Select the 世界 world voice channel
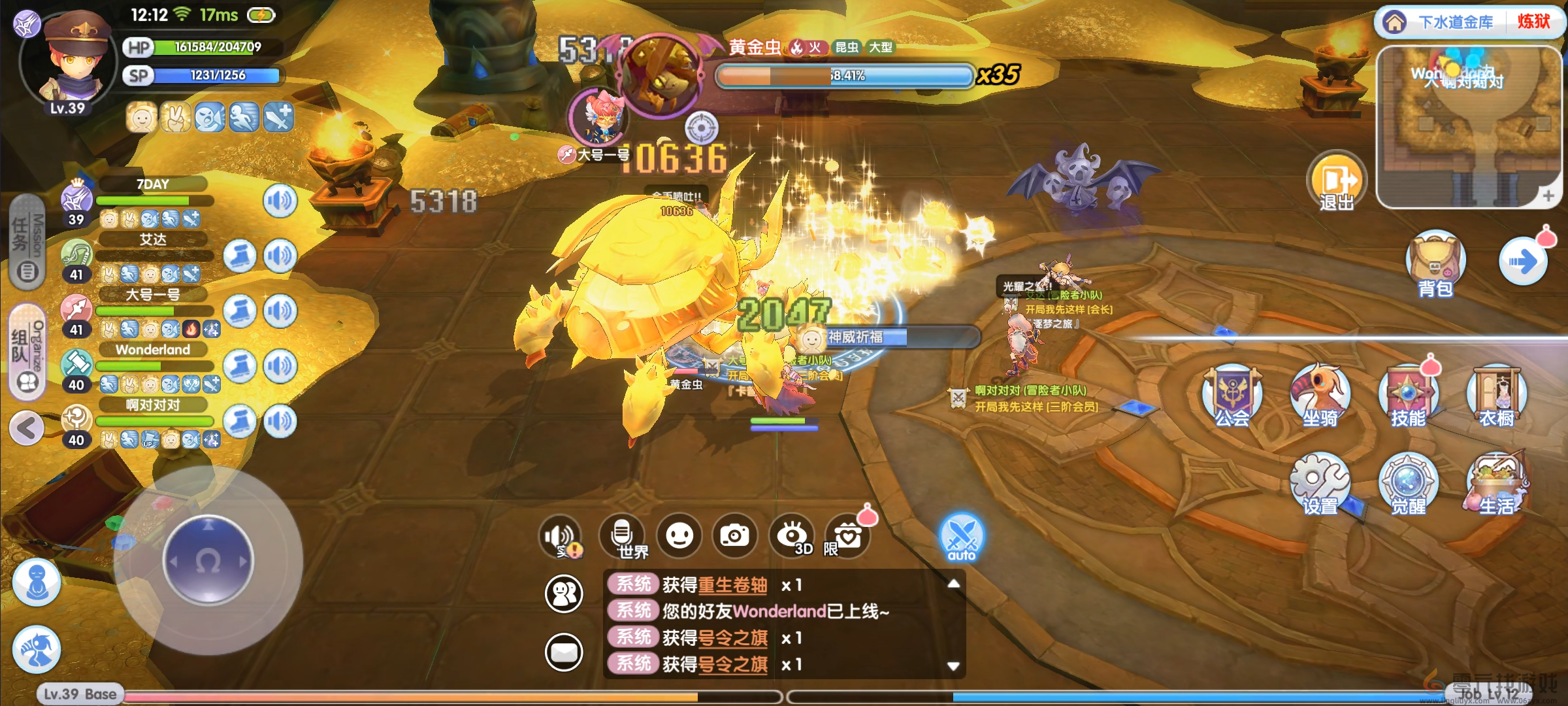The width and height of the screenshot is (1568, 706). 623,536
